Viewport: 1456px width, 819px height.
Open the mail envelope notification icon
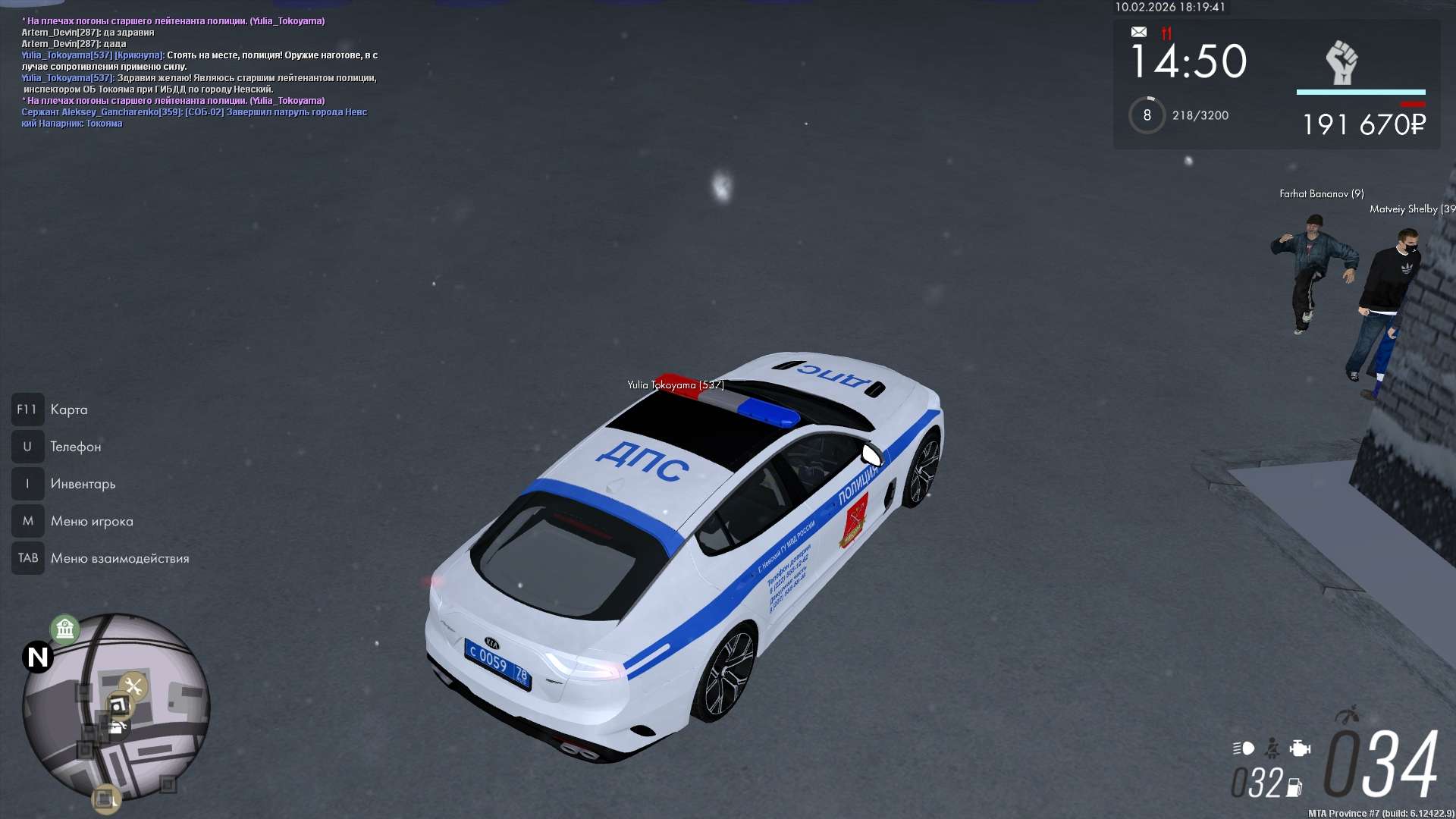[1139, 32]
